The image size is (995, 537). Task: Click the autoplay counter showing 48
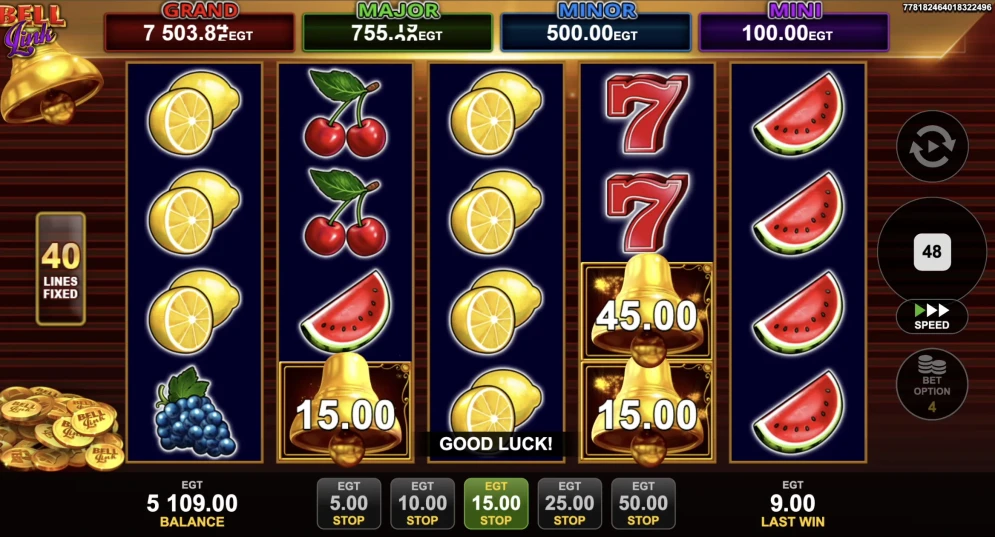pyautogui.click(x=932, y=251)
